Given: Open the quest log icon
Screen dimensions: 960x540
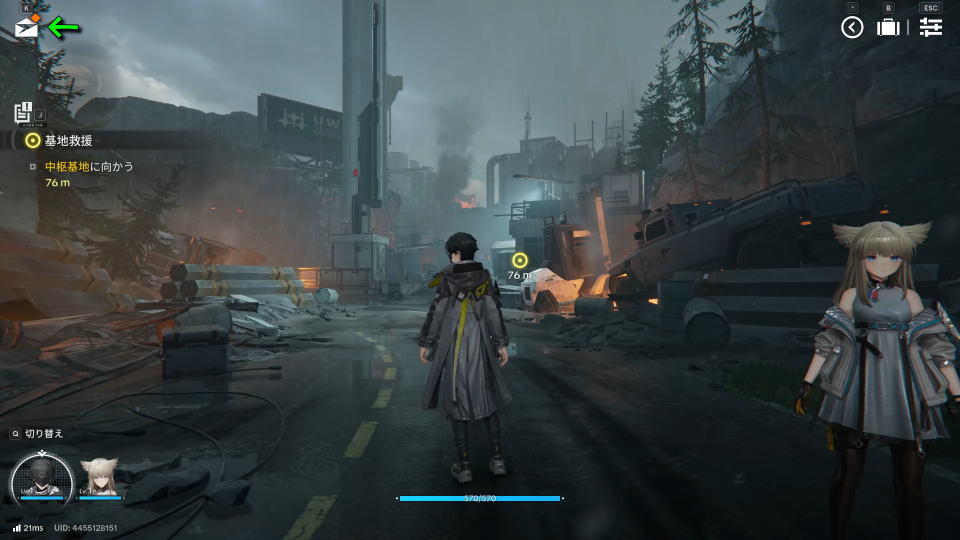Looking at the screenshot, I should click(x=25, y=114).
